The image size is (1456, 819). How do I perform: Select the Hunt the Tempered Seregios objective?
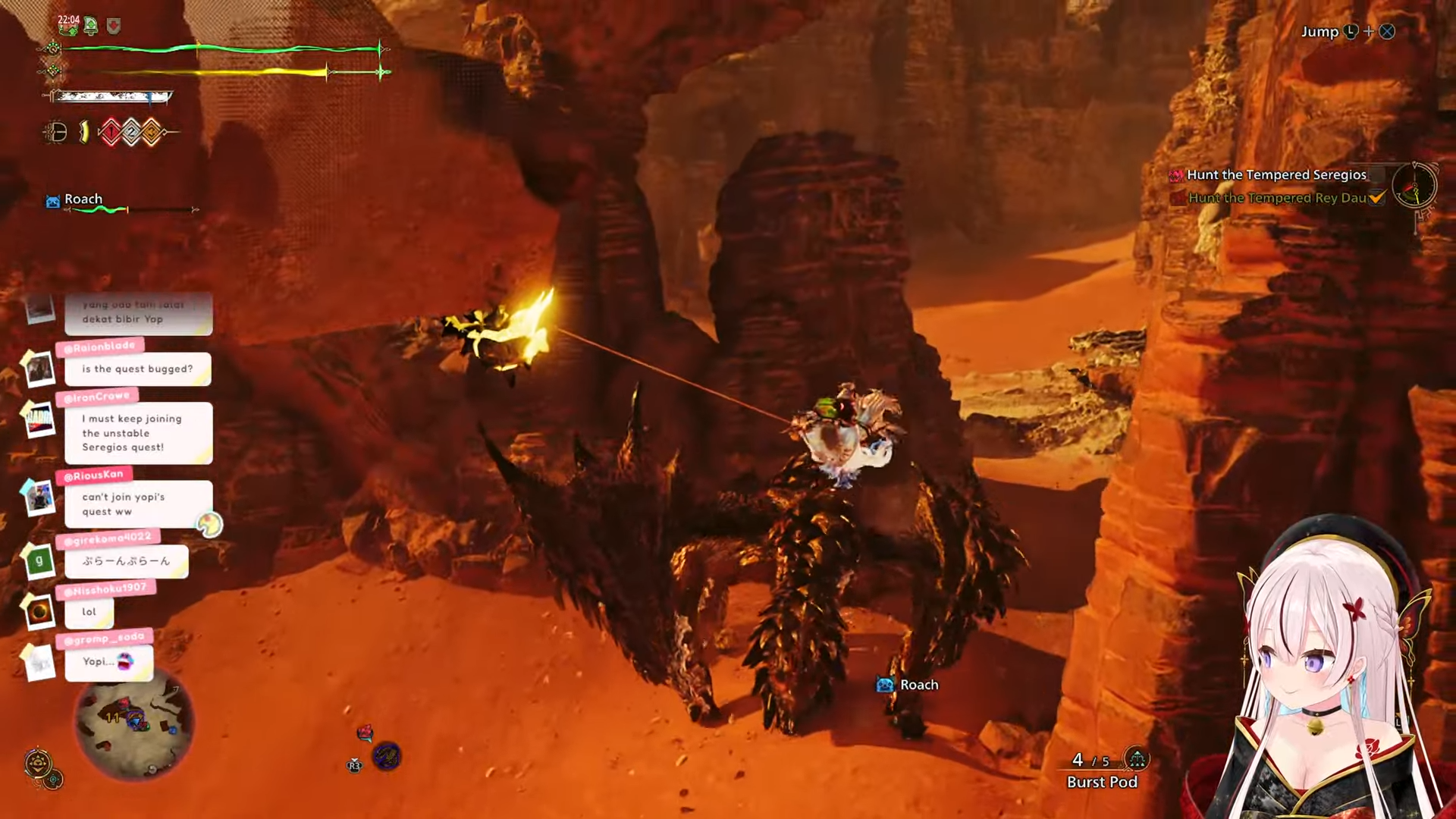[x=1276, y=175]
